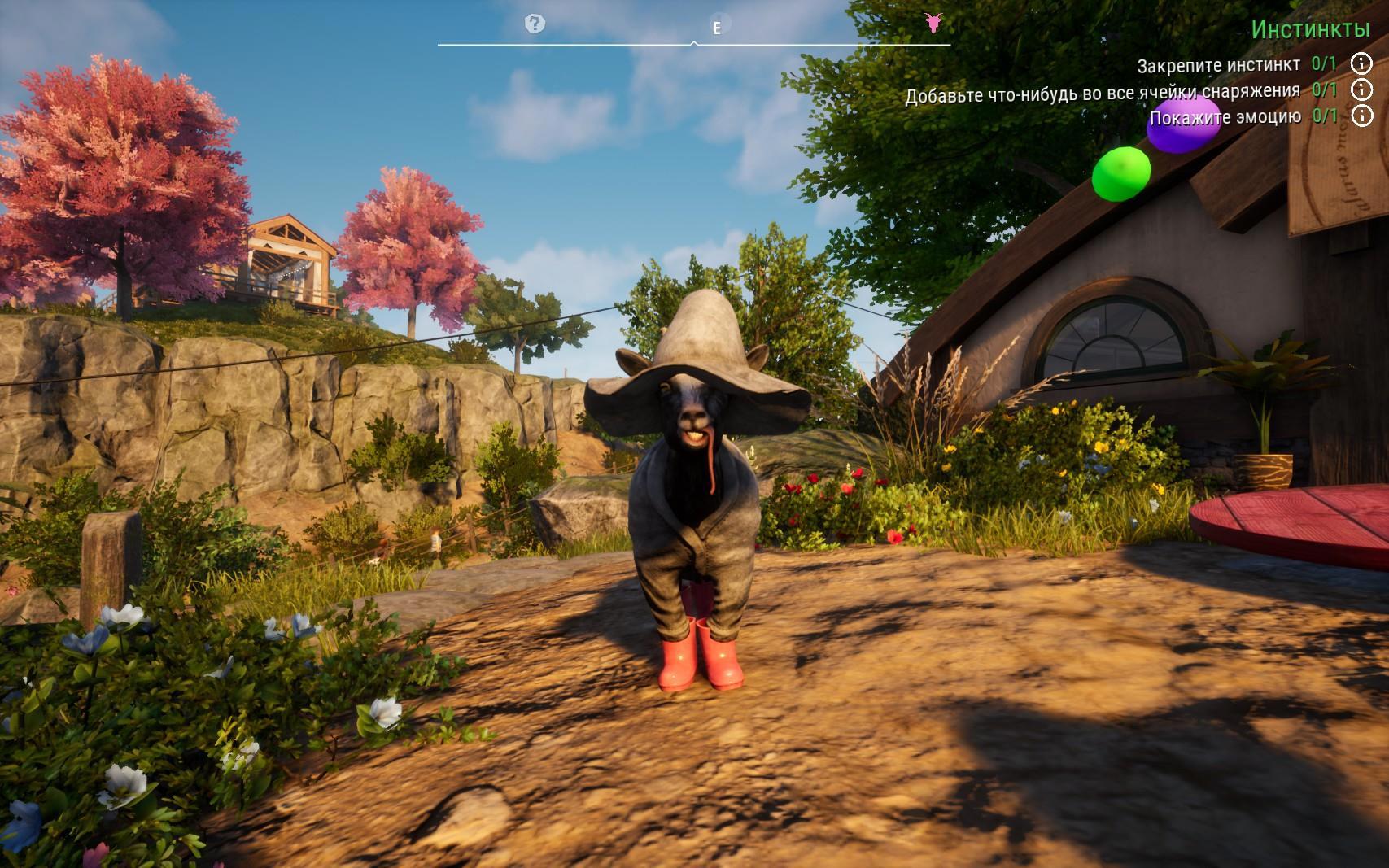Open info for "Закрепите инстинкт" objective
Screen dimensions: 1389x868
point(1361,63)
